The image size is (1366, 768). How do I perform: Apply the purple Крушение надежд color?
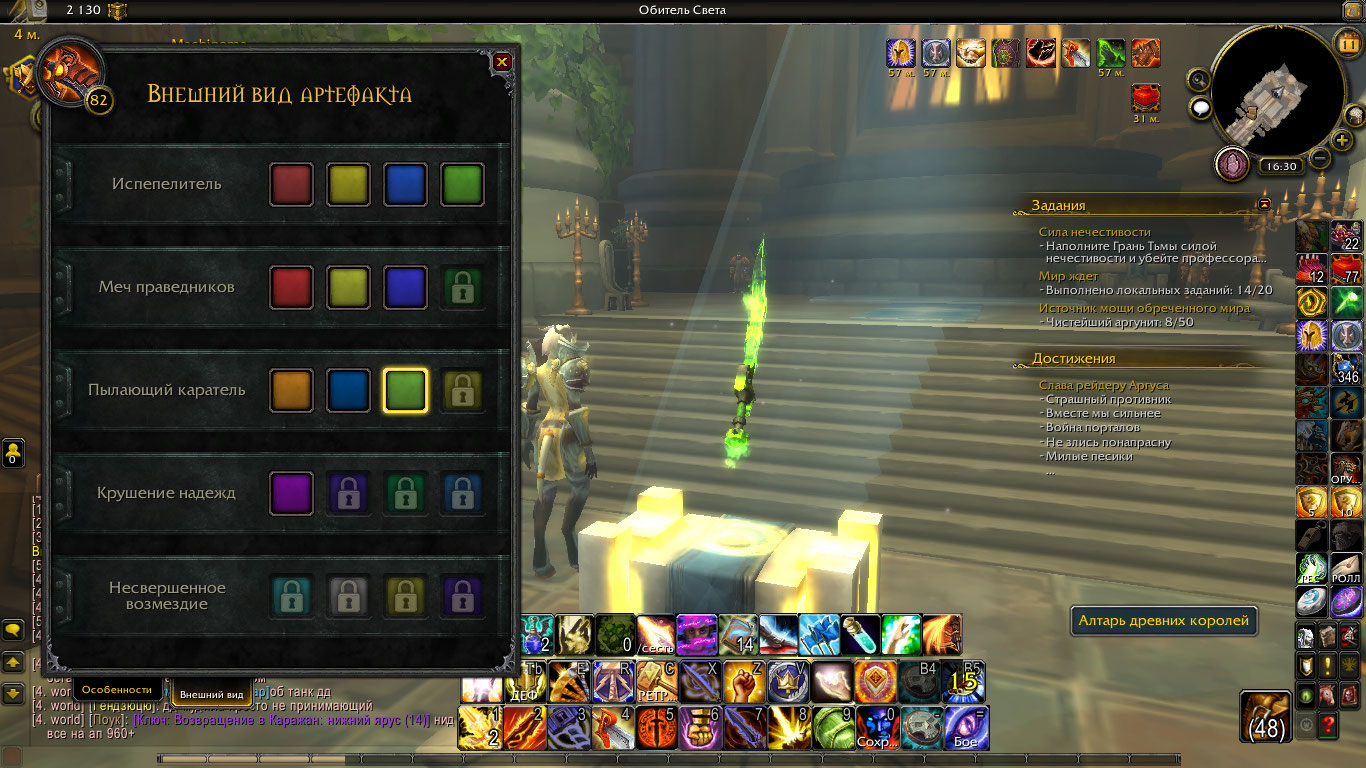pyautogui.click(x=291, y=494)
